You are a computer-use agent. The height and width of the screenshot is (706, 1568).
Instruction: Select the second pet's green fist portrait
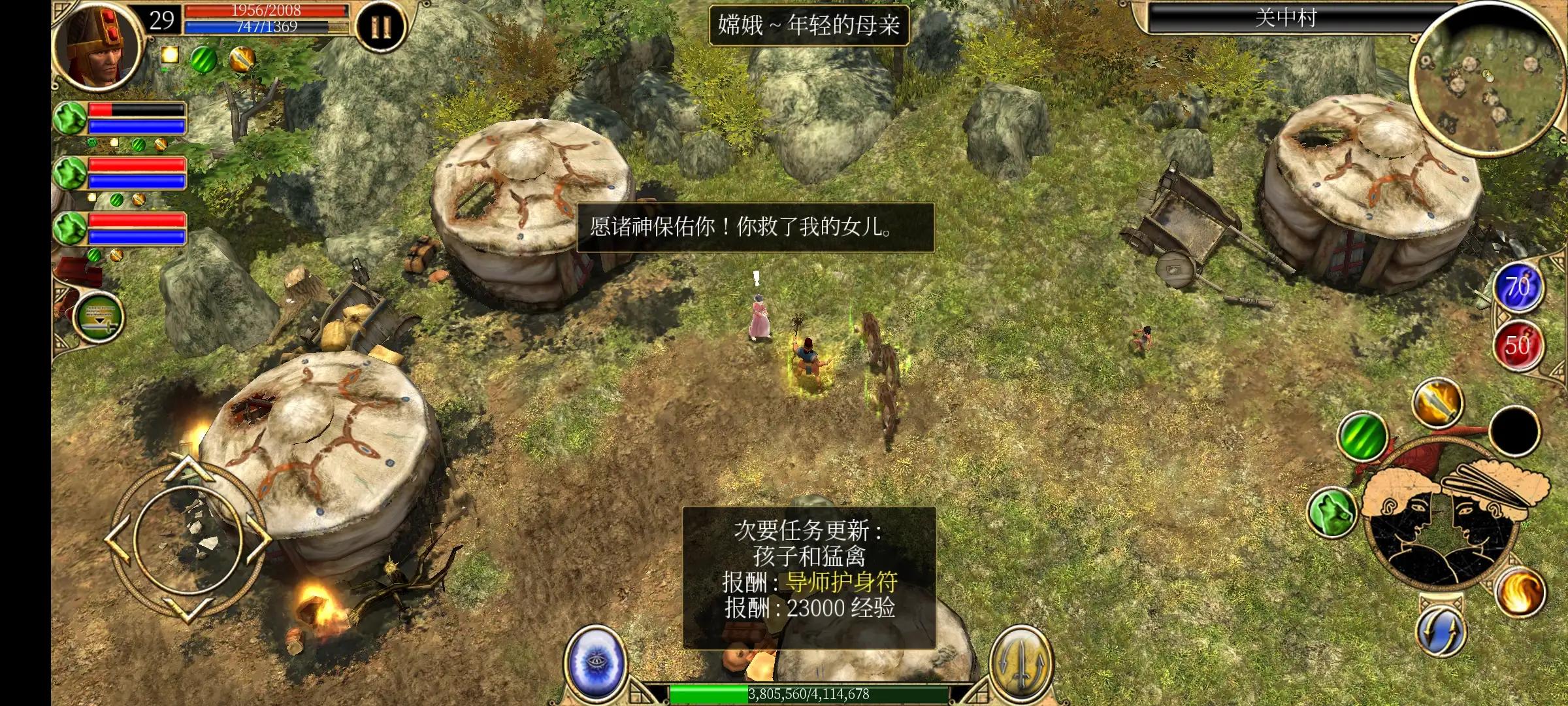click(69, 173)
